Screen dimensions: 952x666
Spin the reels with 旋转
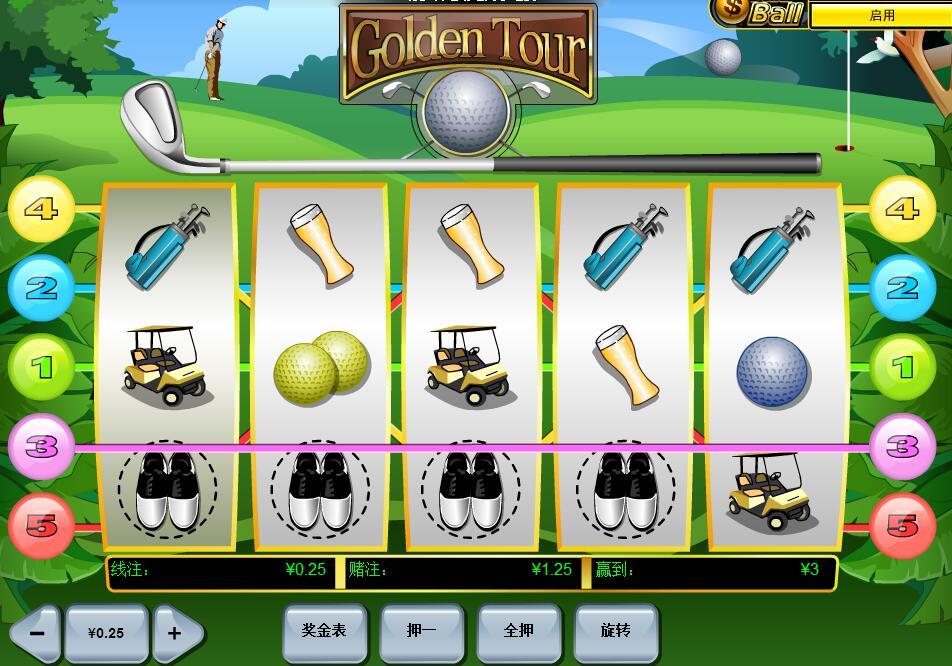(616, 632)
